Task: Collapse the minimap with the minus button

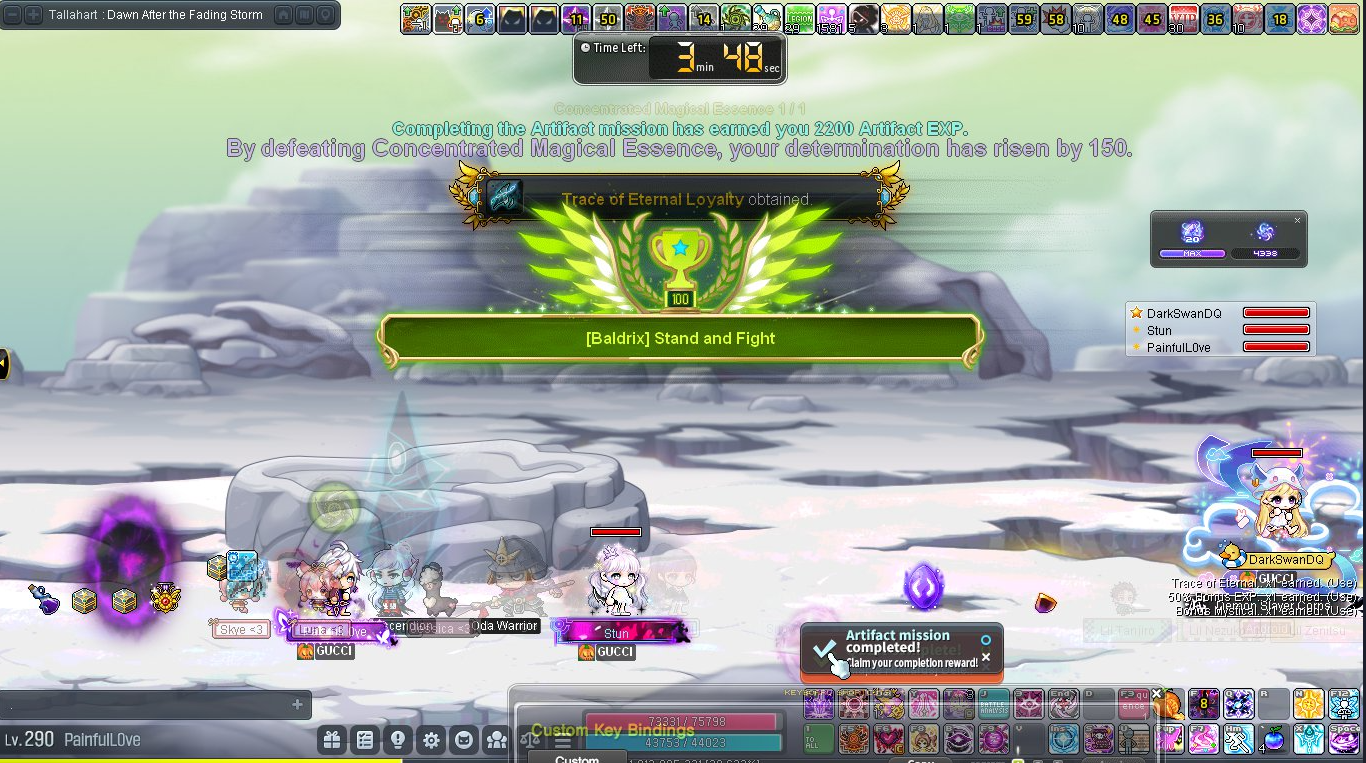Action: point(14,15)
